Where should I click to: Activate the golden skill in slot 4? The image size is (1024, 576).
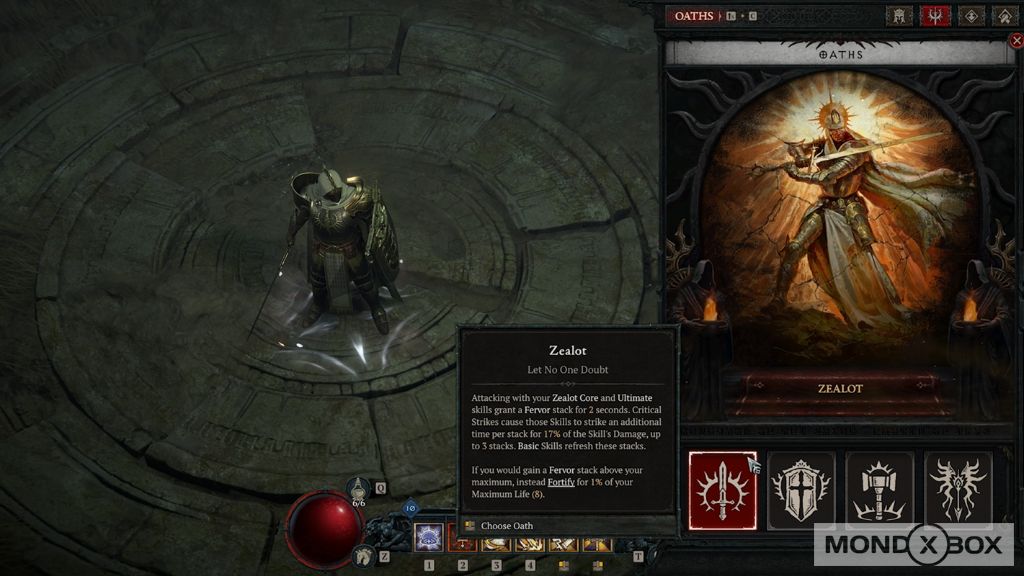tap(530, 543)
